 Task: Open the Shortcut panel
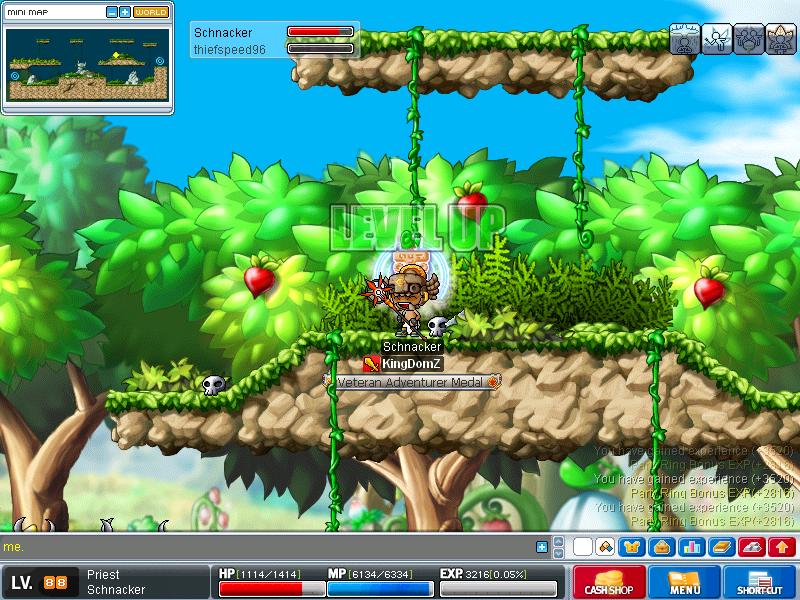[761, 582]
